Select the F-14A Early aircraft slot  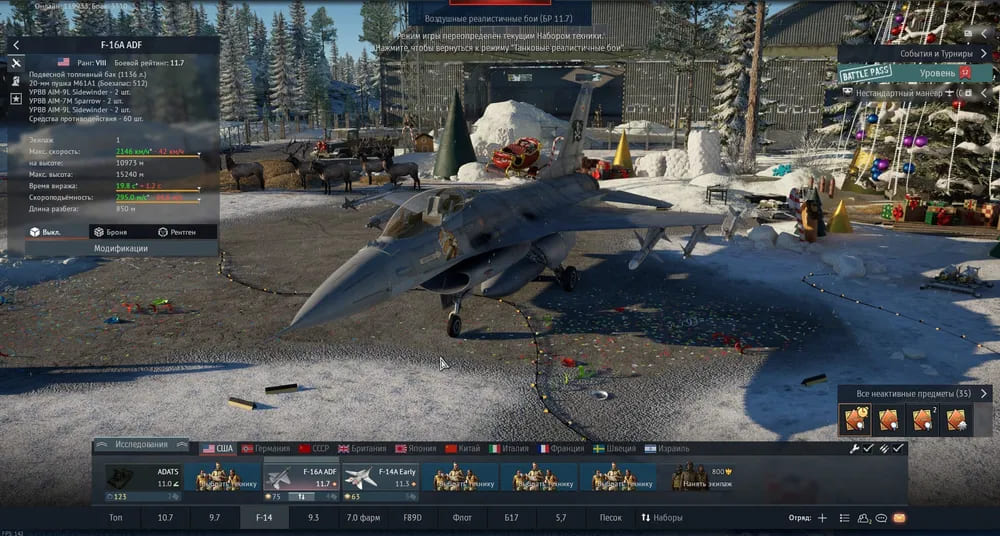(380, 477)
